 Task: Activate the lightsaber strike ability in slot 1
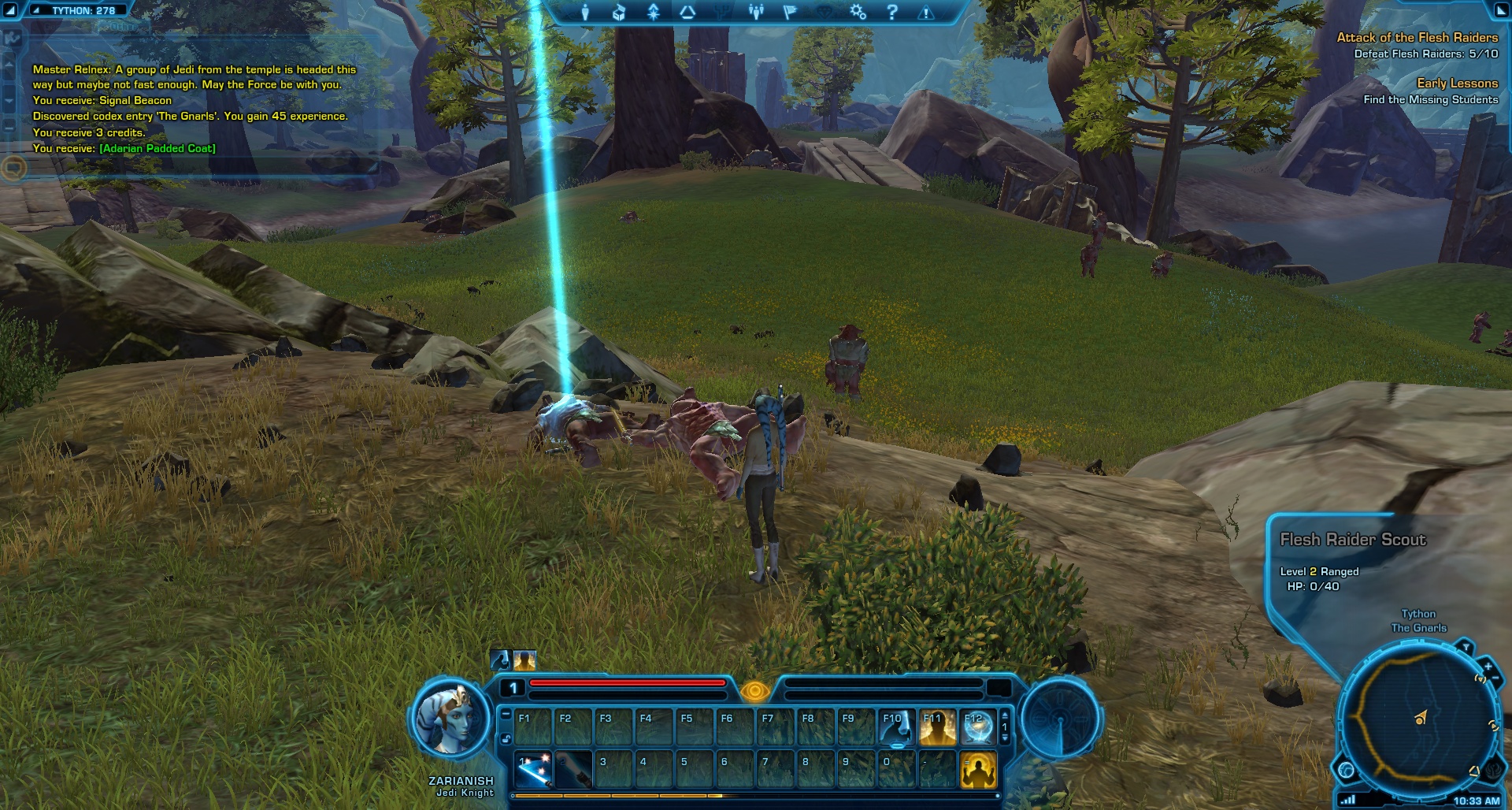(x=532, y=769)
